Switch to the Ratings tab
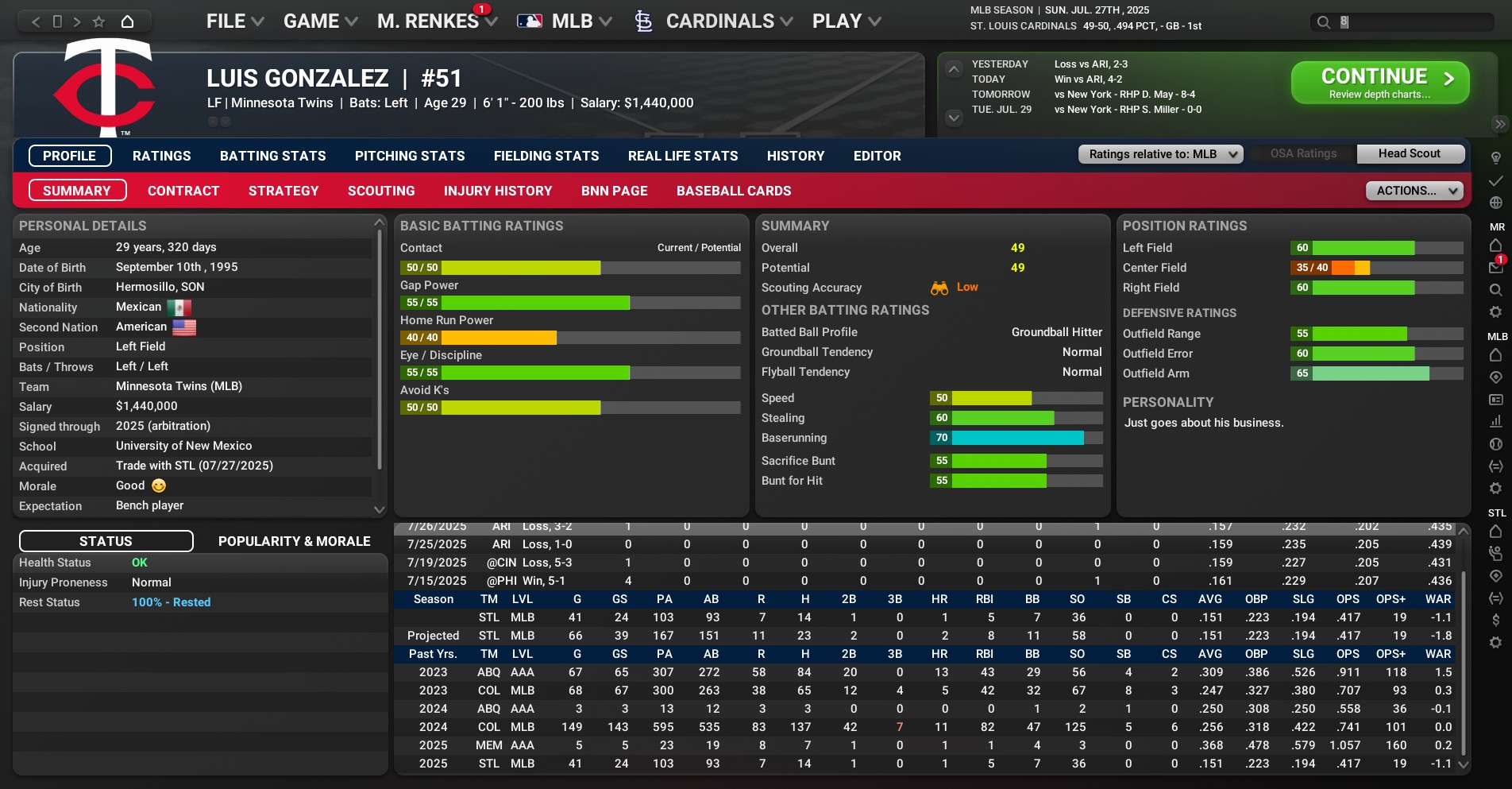Viewport: 1512px width, 789px height. click(x=162, y=156)
